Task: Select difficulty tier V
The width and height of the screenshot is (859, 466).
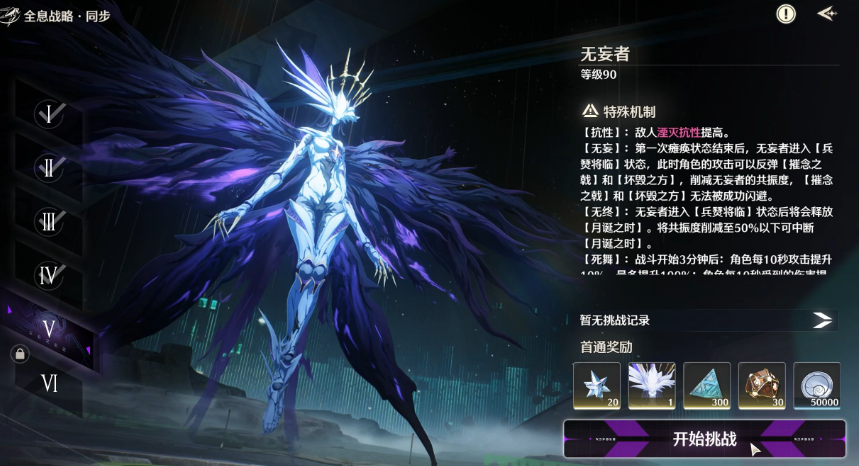Action: (49, 328)
